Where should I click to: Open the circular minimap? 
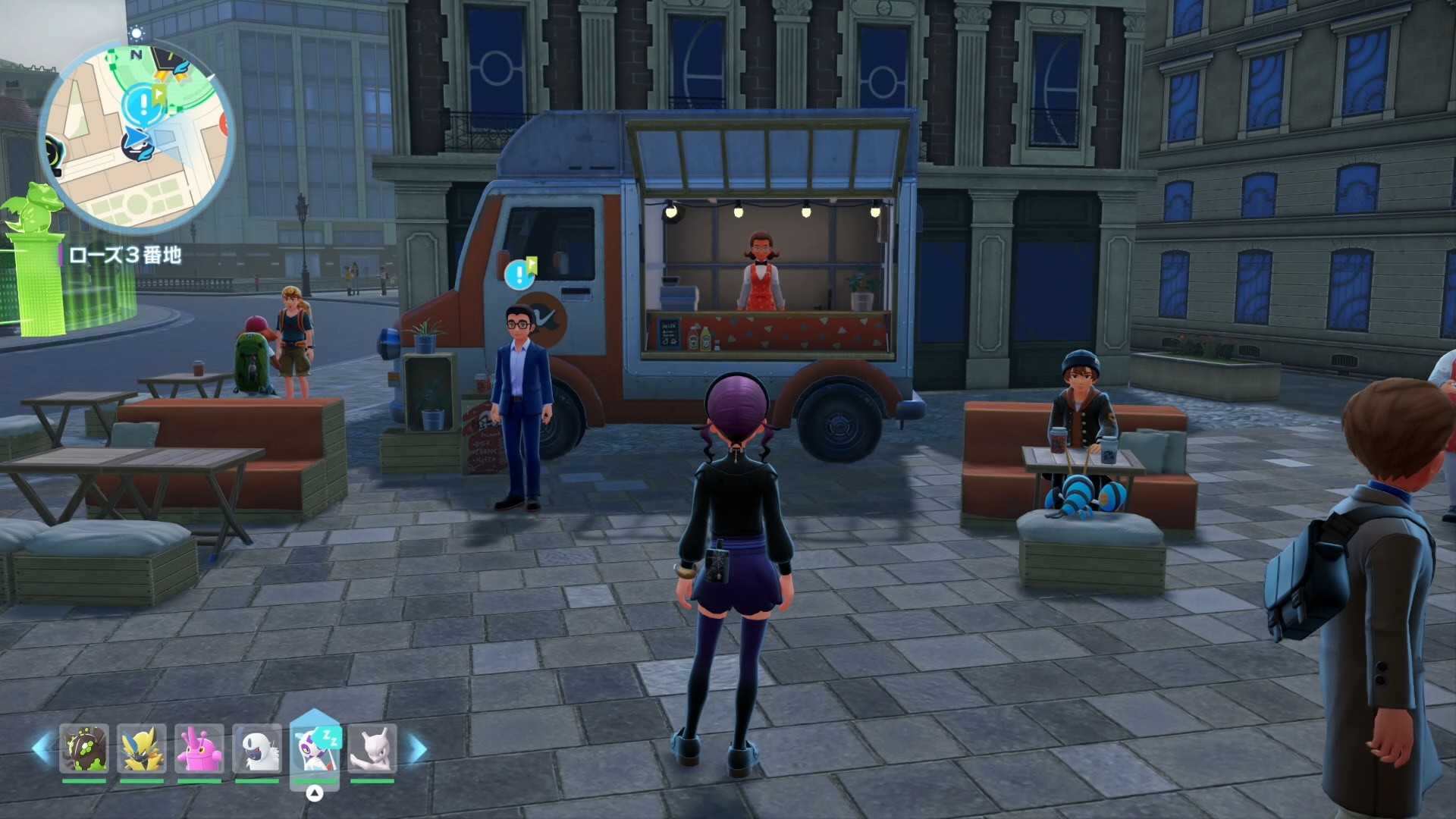136,136
